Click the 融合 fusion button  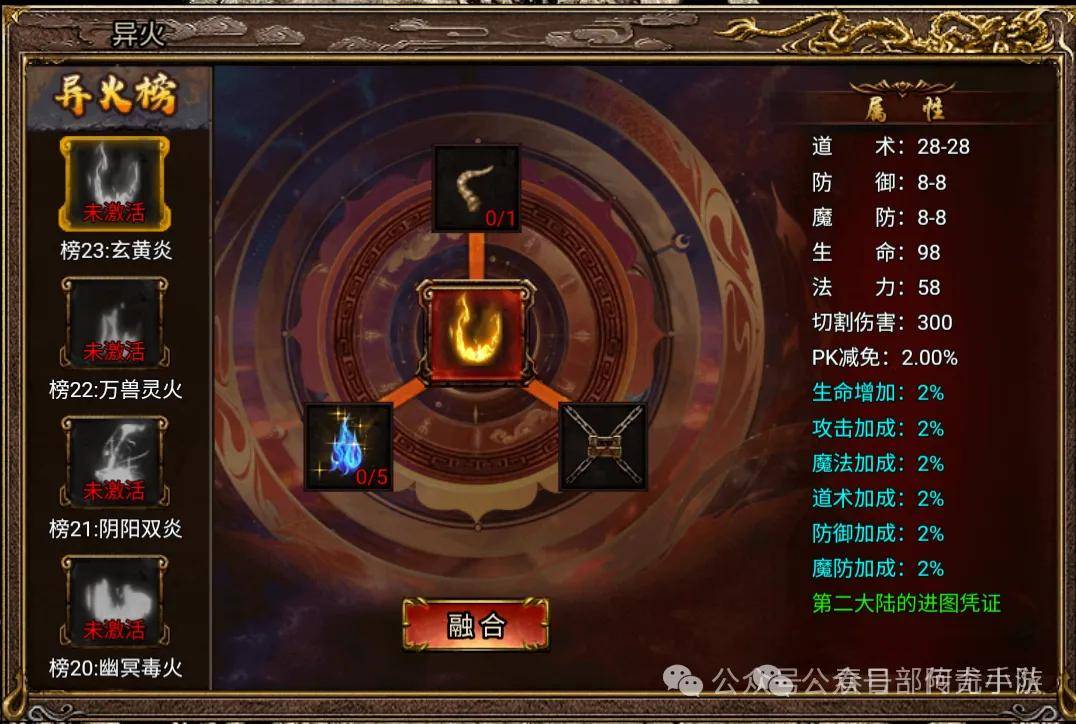point(476,625)
